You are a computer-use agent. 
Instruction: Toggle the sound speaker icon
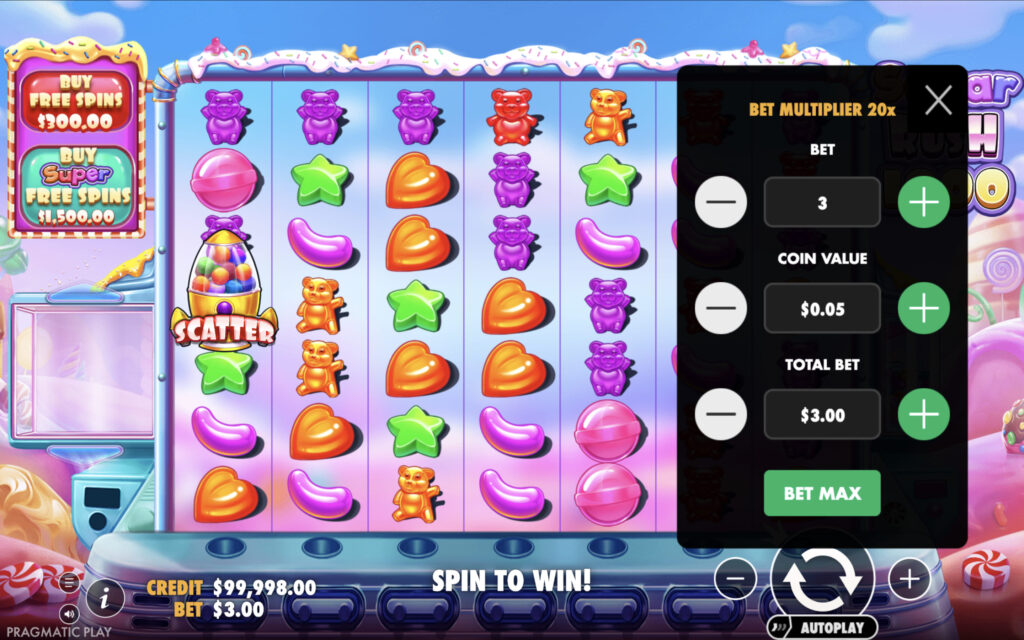pyautogui.click(x=69, y=612)
